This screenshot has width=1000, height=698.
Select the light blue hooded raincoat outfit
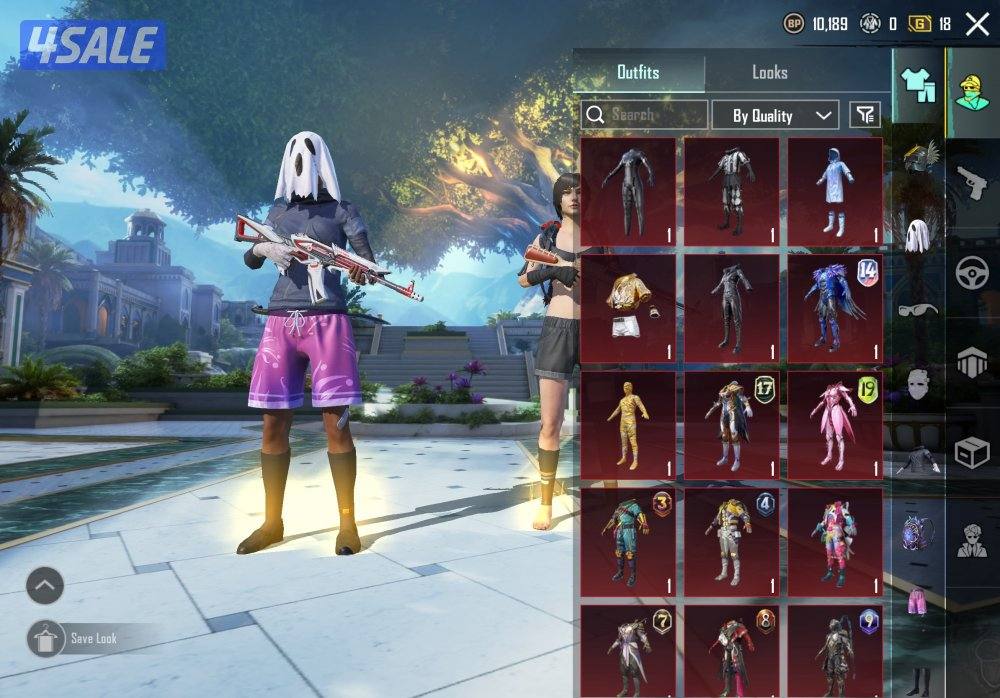coord(835,190)
